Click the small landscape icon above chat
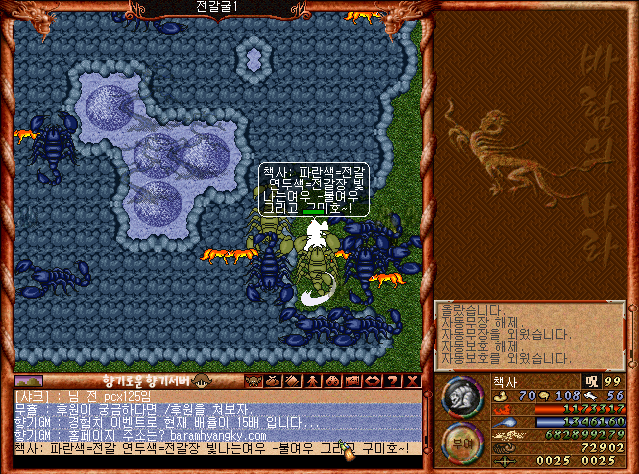 [x=29, y=381]
